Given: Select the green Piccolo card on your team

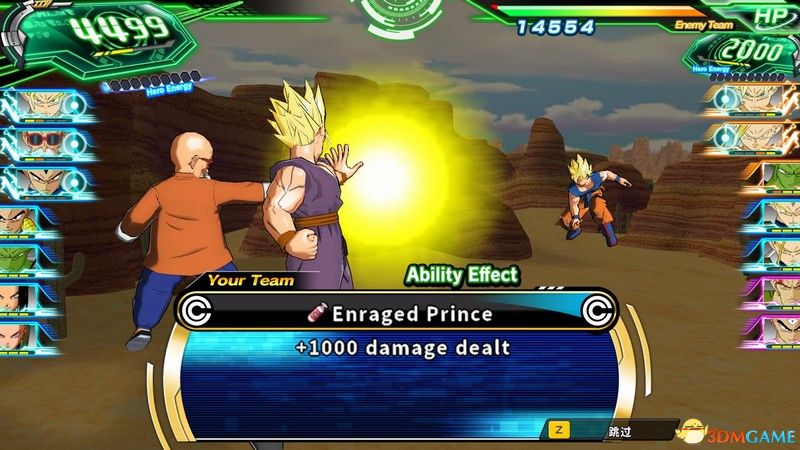Looking at the screenshot, I should (20, 259).
